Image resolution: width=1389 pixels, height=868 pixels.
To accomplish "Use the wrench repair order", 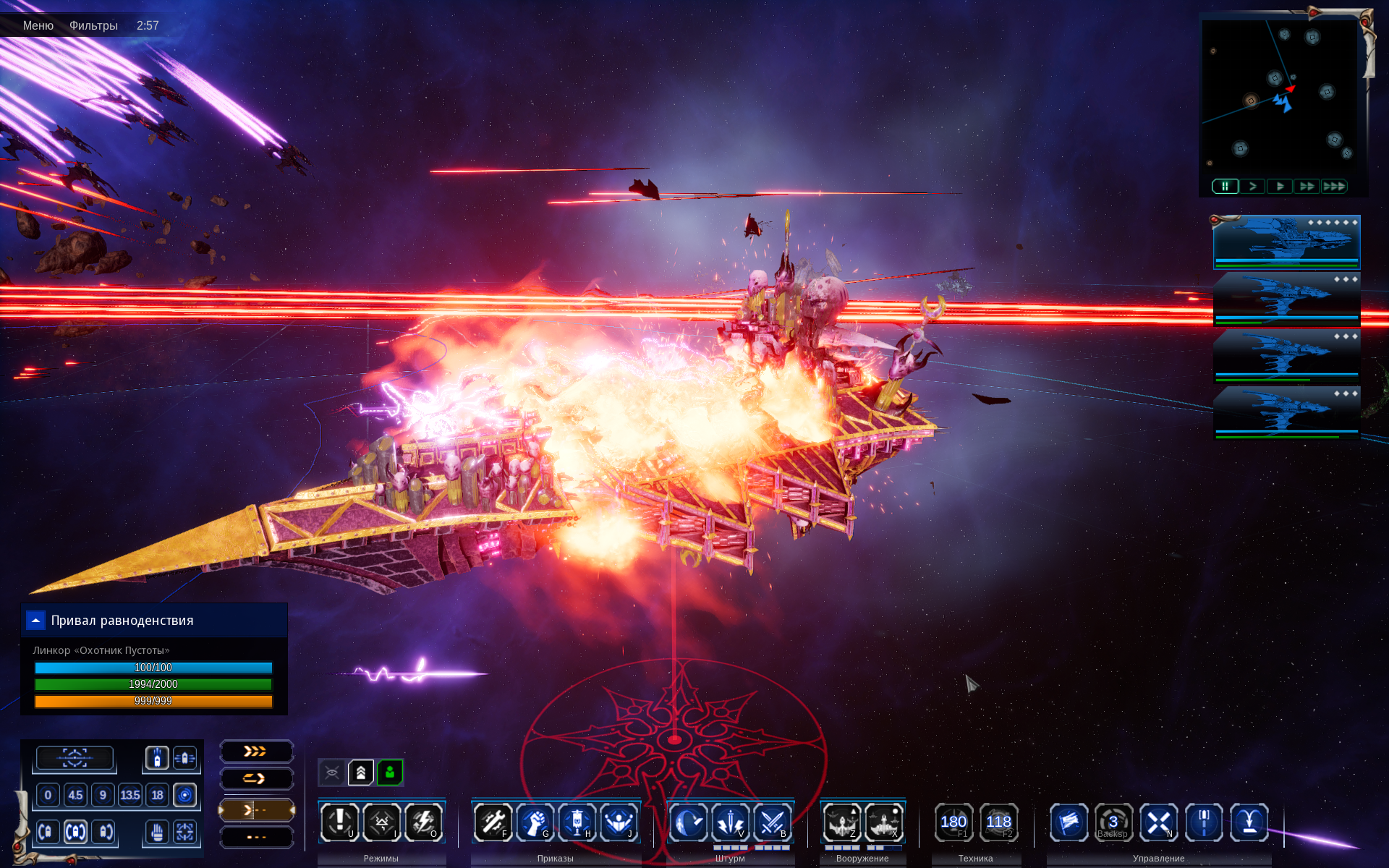I will point(493,822).
